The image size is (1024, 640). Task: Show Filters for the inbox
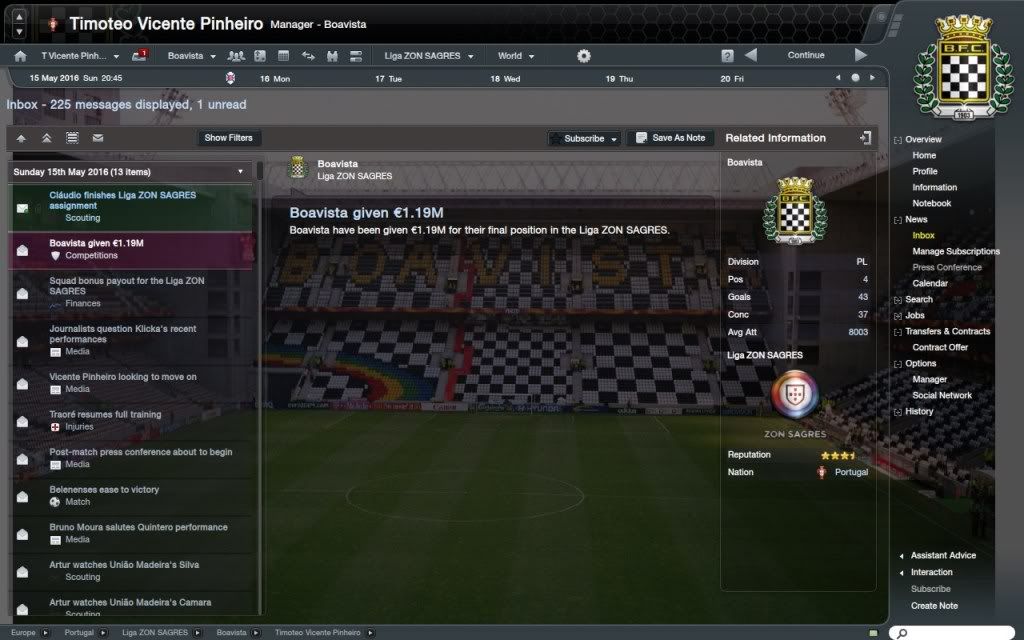[228, 138]
